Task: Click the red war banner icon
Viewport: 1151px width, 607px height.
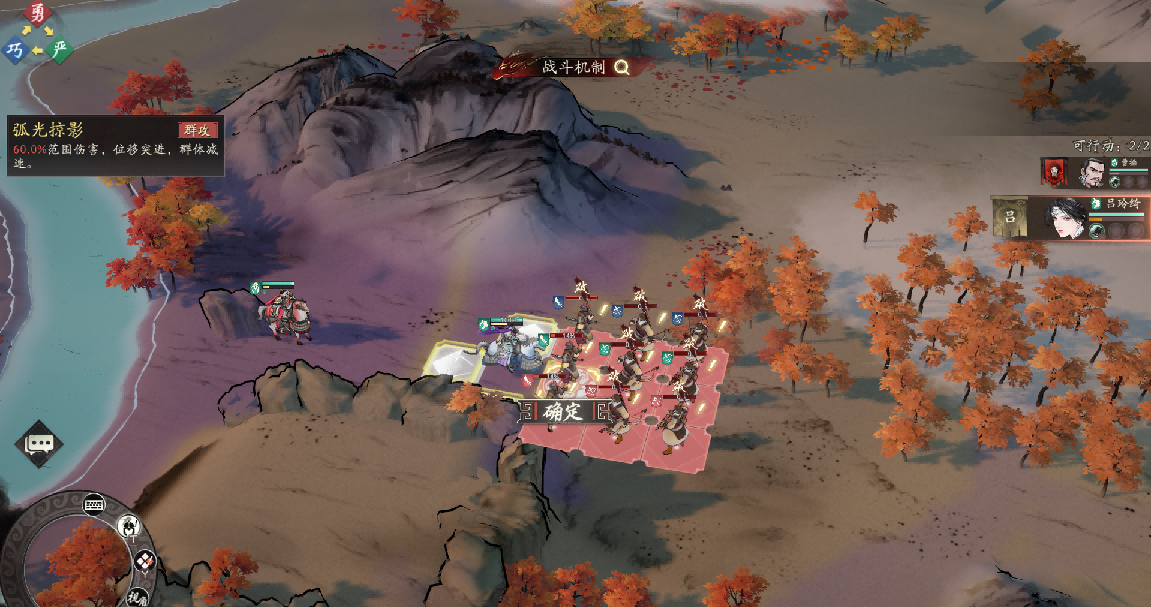Action: click(x=1055, y=172)
